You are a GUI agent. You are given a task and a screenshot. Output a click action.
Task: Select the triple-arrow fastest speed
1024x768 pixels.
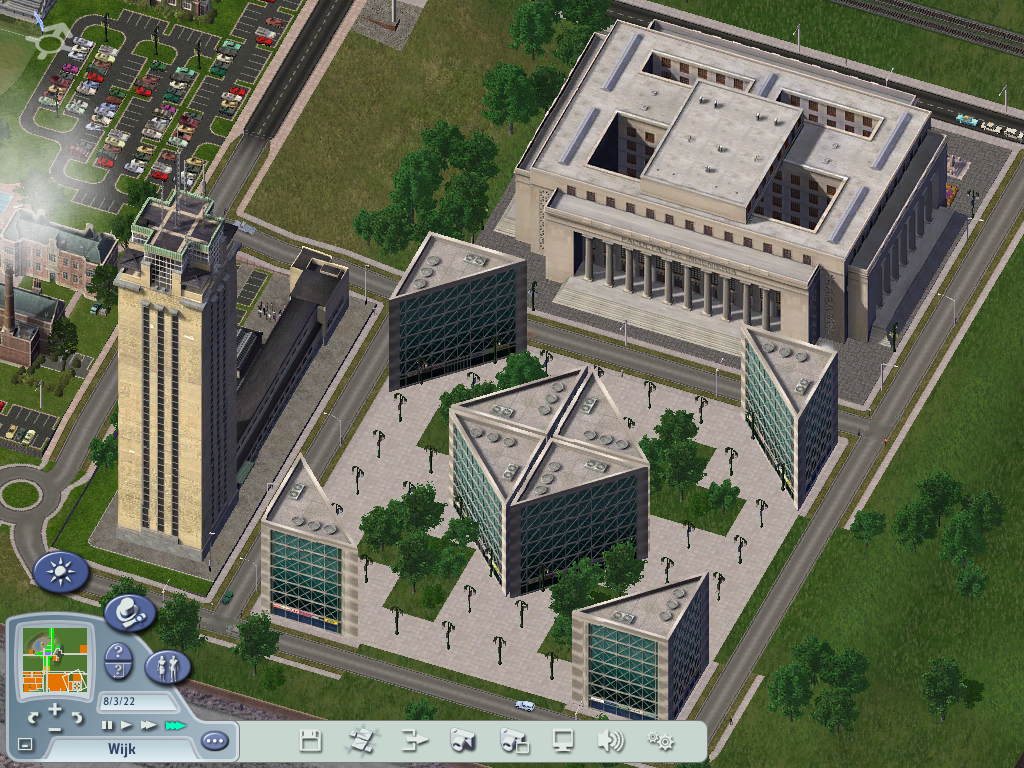pos(175,725)
